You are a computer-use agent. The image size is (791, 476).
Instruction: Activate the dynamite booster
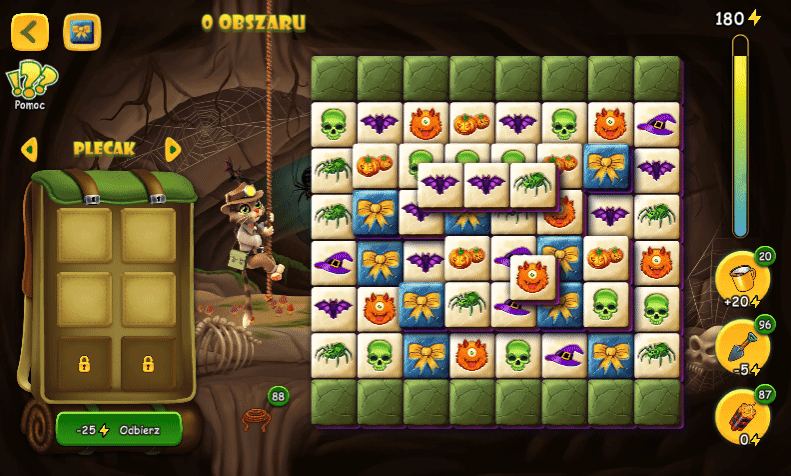point(741,416)
